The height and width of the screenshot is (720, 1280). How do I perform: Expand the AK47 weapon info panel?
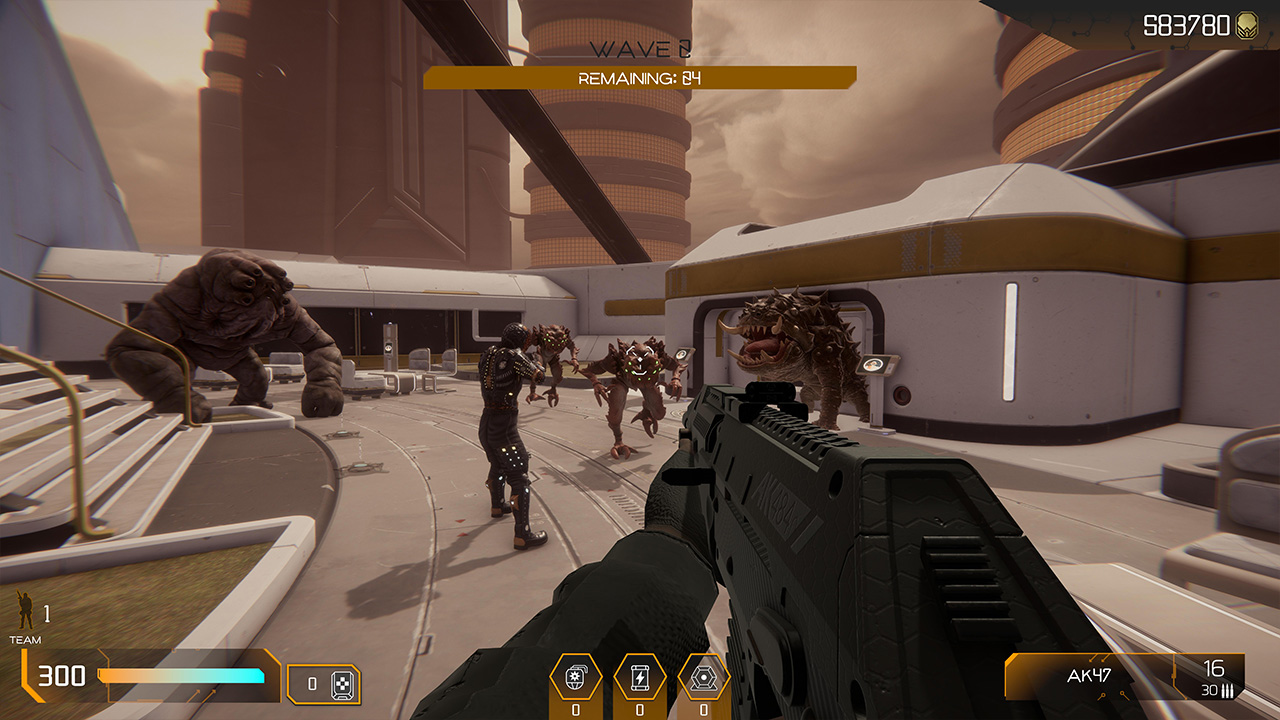(x=1125, y=675)
